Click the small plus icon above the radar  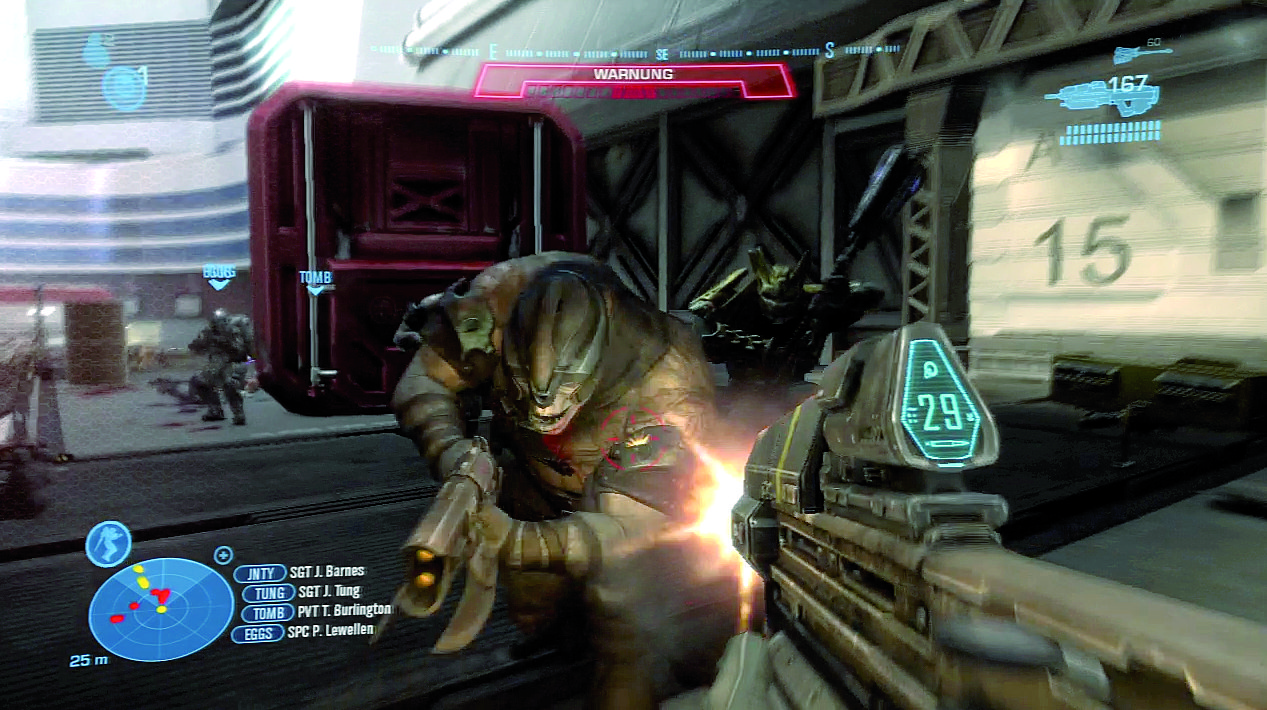pos(222,554)
